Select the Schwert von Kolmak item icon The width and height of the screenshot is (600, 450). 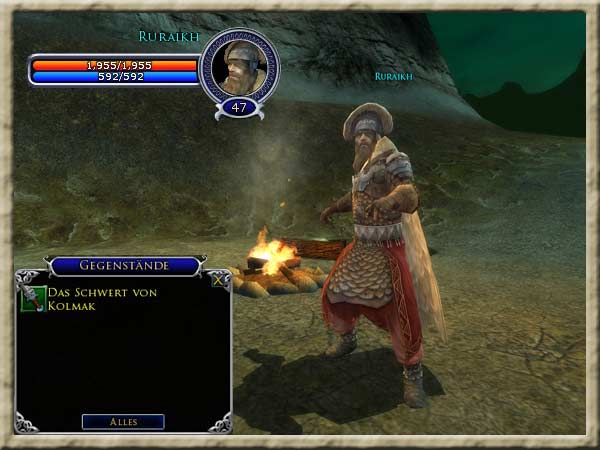(x=33, y=299)
